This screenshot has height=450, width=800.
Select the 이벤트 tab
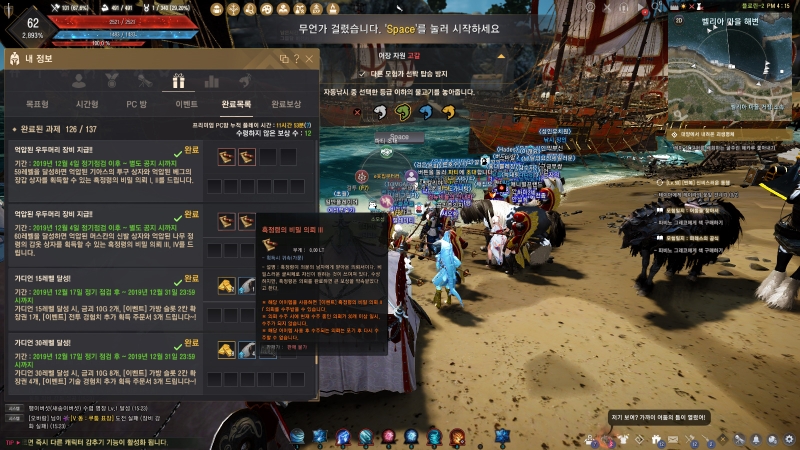point(186,104)
